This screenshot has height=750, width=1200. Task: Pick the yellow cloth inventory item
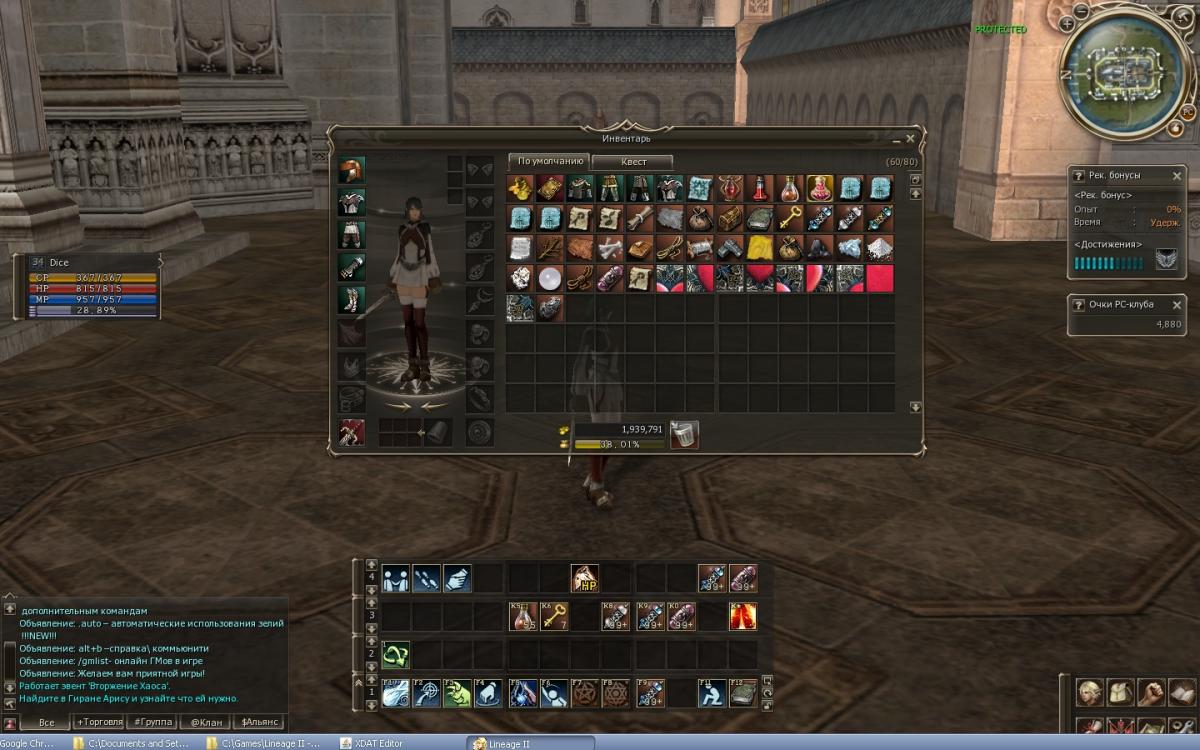point(760,248)
